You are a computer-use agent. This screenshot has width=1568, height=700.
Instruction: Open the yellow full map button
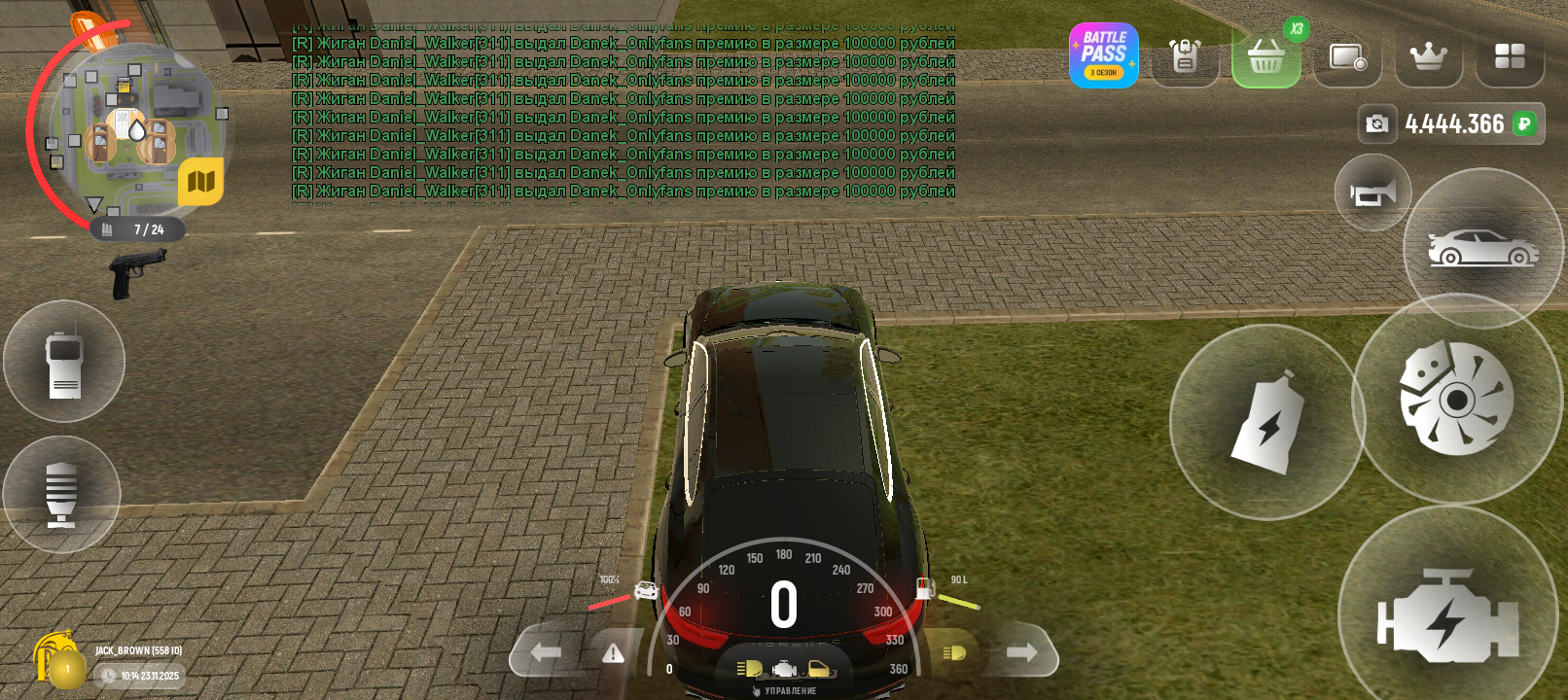click(x=201, y=181)
